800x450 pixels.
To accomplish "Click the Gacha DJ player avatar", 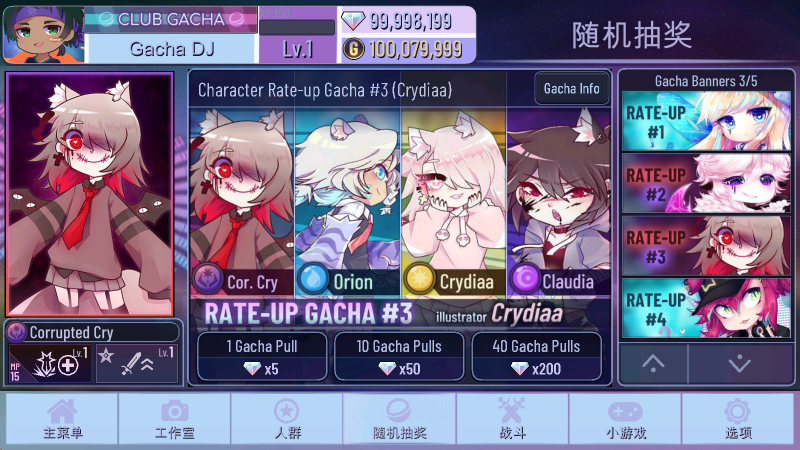I will tap(43, 34).
